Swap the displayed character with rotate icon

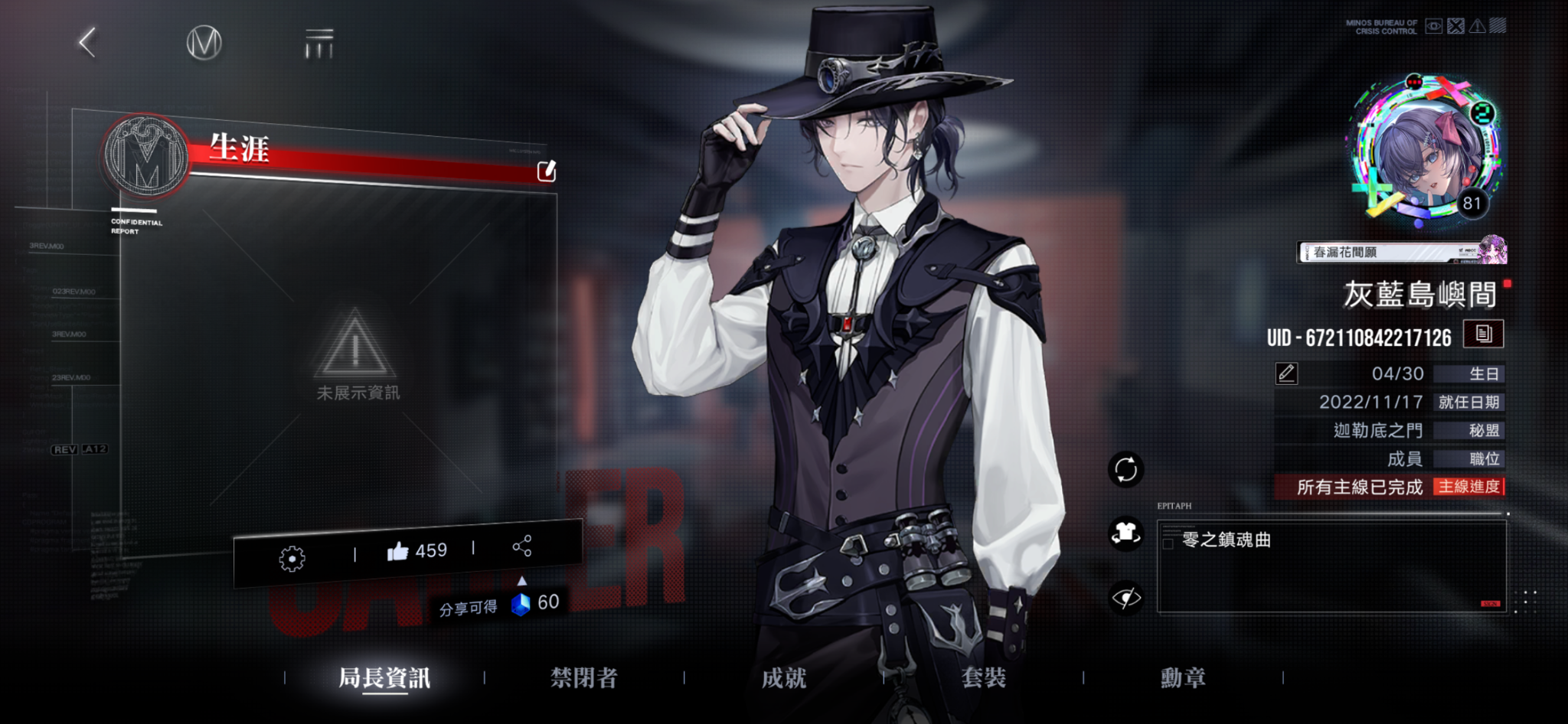tap(1125, 469)
